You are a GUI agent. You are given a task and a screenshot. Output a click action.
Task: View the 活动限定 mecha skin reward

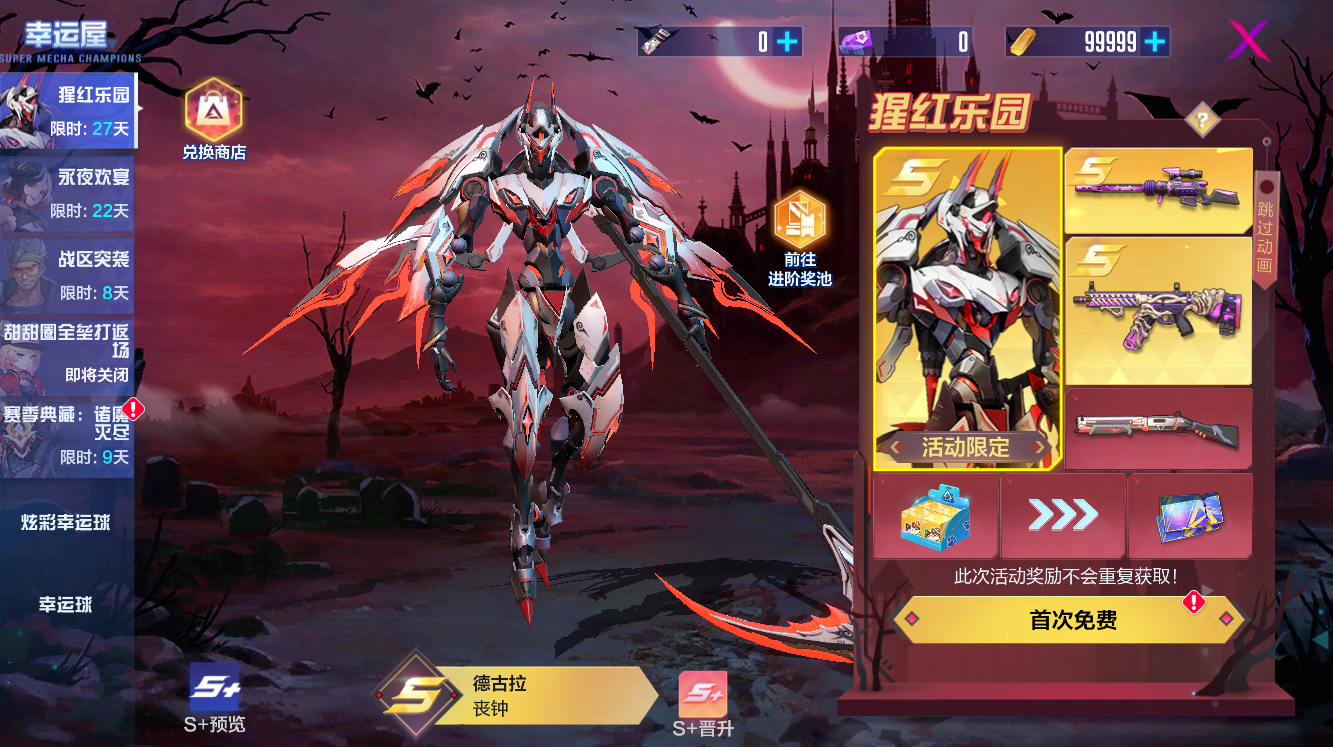pyautogui.click(x=967, y=308)
